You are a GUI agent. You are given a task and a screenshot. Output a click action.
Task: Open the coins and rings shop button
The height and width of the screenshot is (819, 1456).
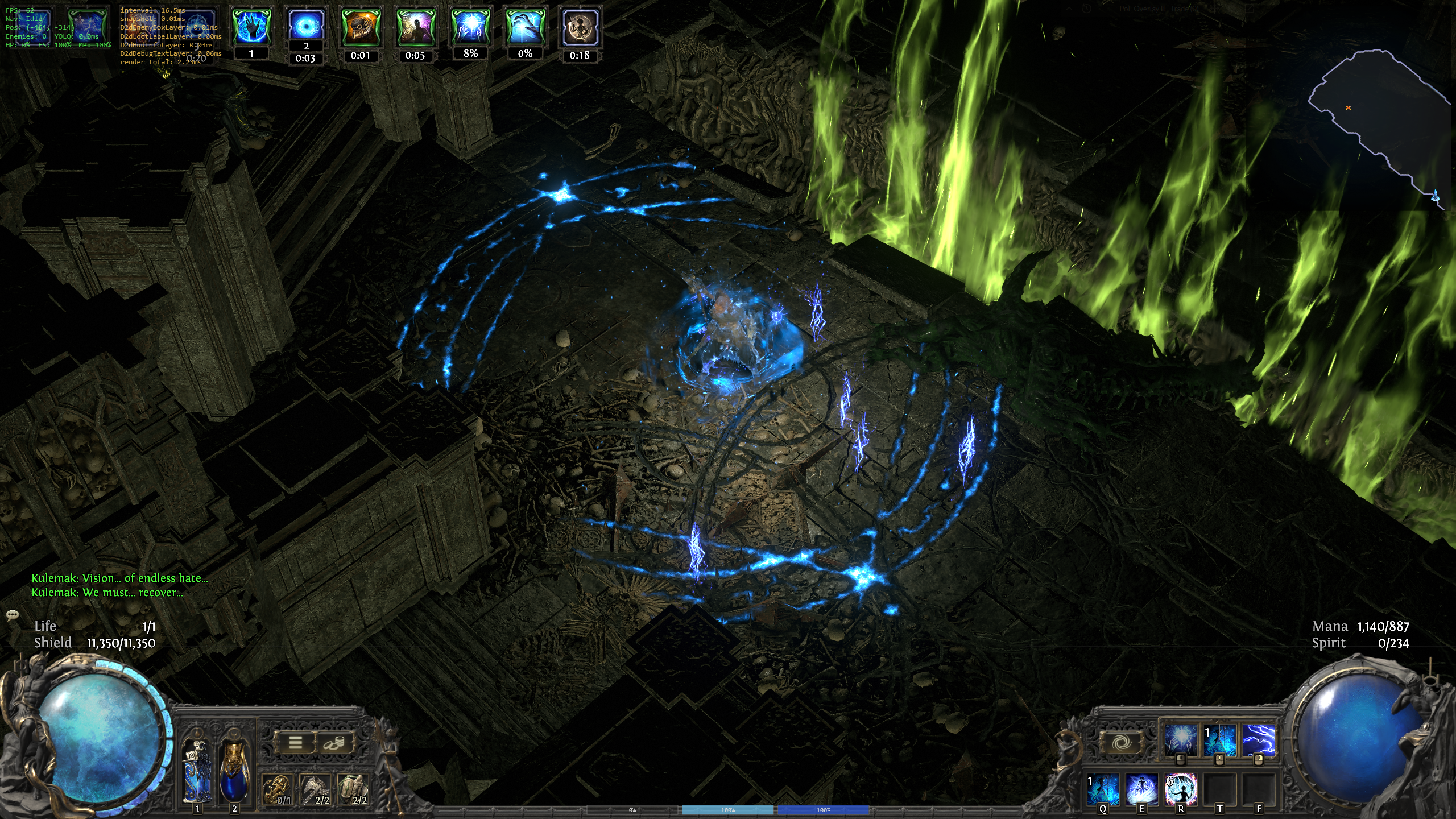click(333, 742)
